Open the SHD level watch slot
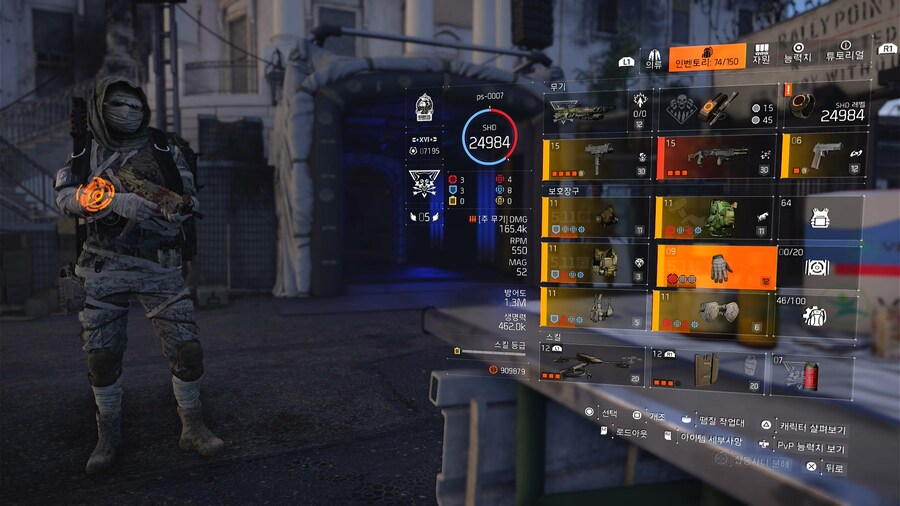Viewport: 900px width, 506px height. coord(822,107)
